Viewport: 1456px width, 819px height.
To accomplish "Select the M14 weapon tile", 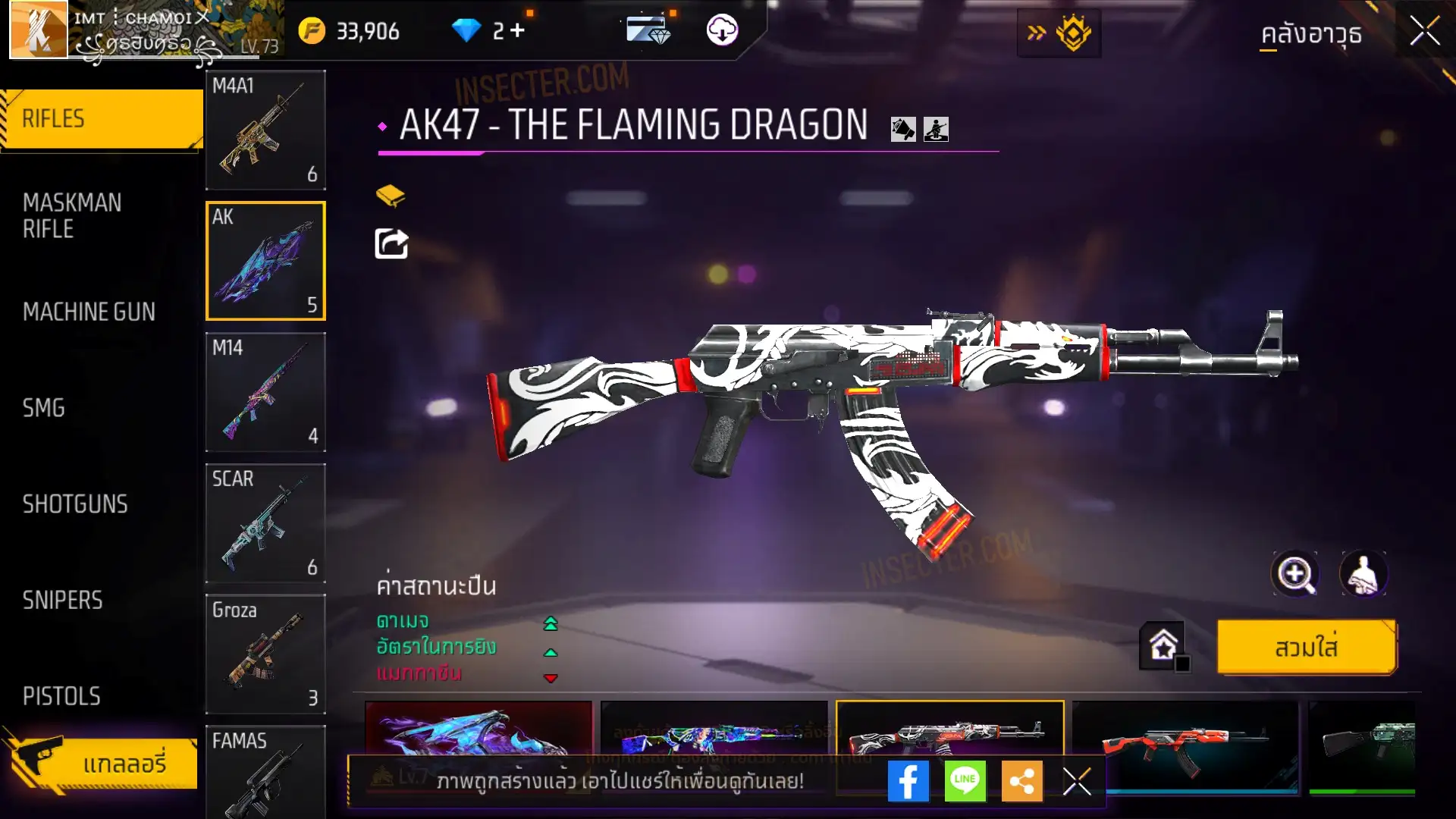I will 265,392.
